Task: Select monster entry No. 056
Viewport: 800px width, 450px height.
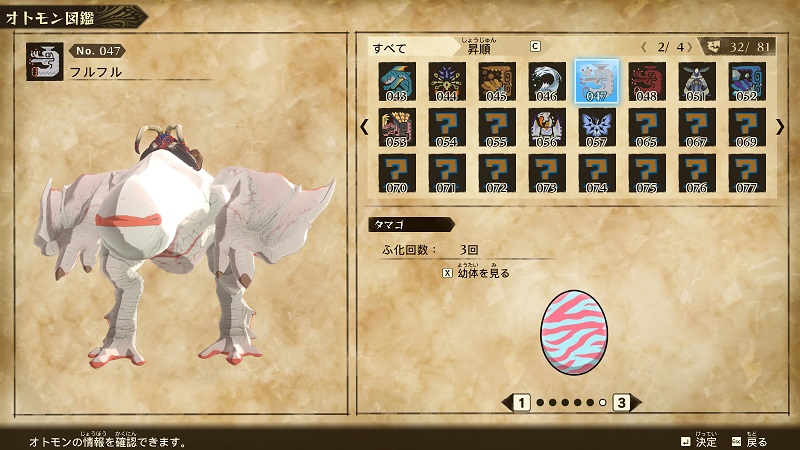Action: (x=545, y=126)
